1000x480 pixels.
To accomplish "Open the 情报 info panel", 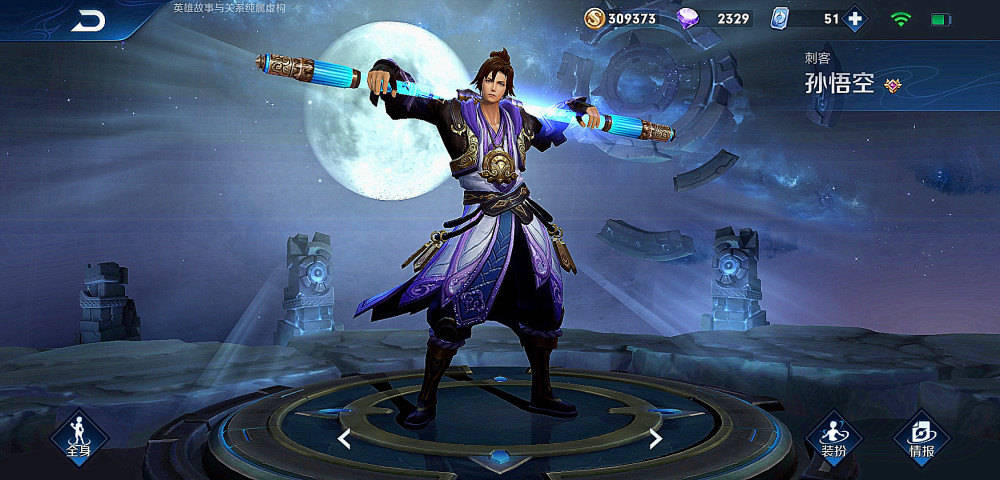I will (921, 434).
